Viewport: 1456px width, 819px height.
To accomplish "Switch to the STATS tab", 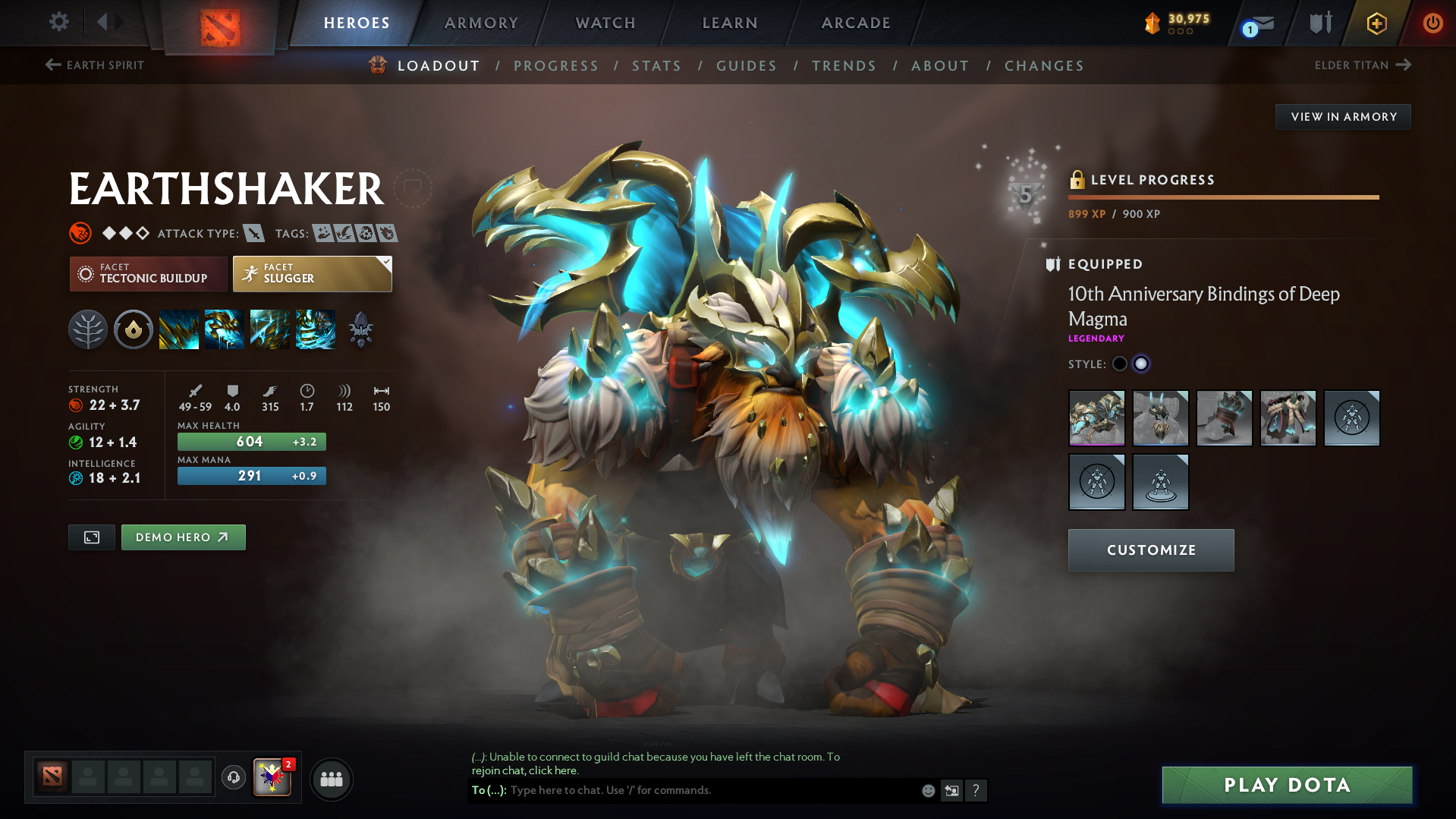I will 656,65.
